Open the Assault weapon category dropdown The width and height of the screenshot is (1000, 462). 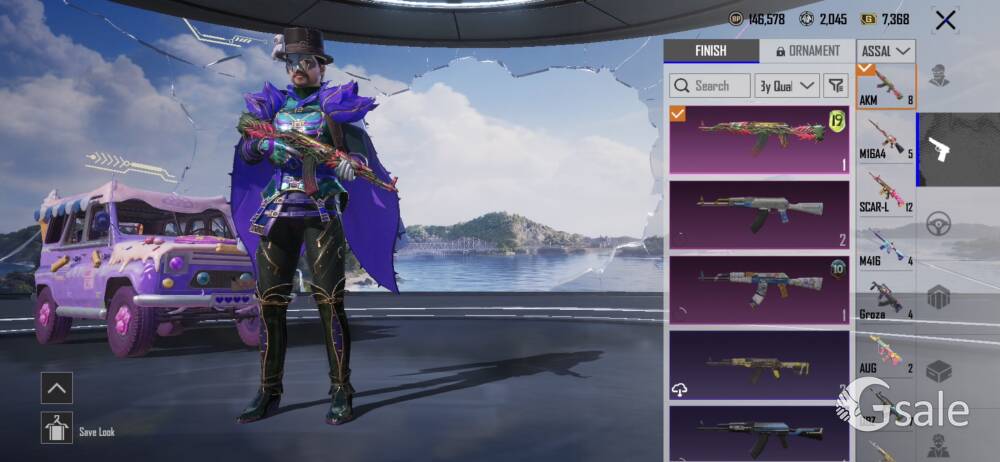tap(886, 51)
